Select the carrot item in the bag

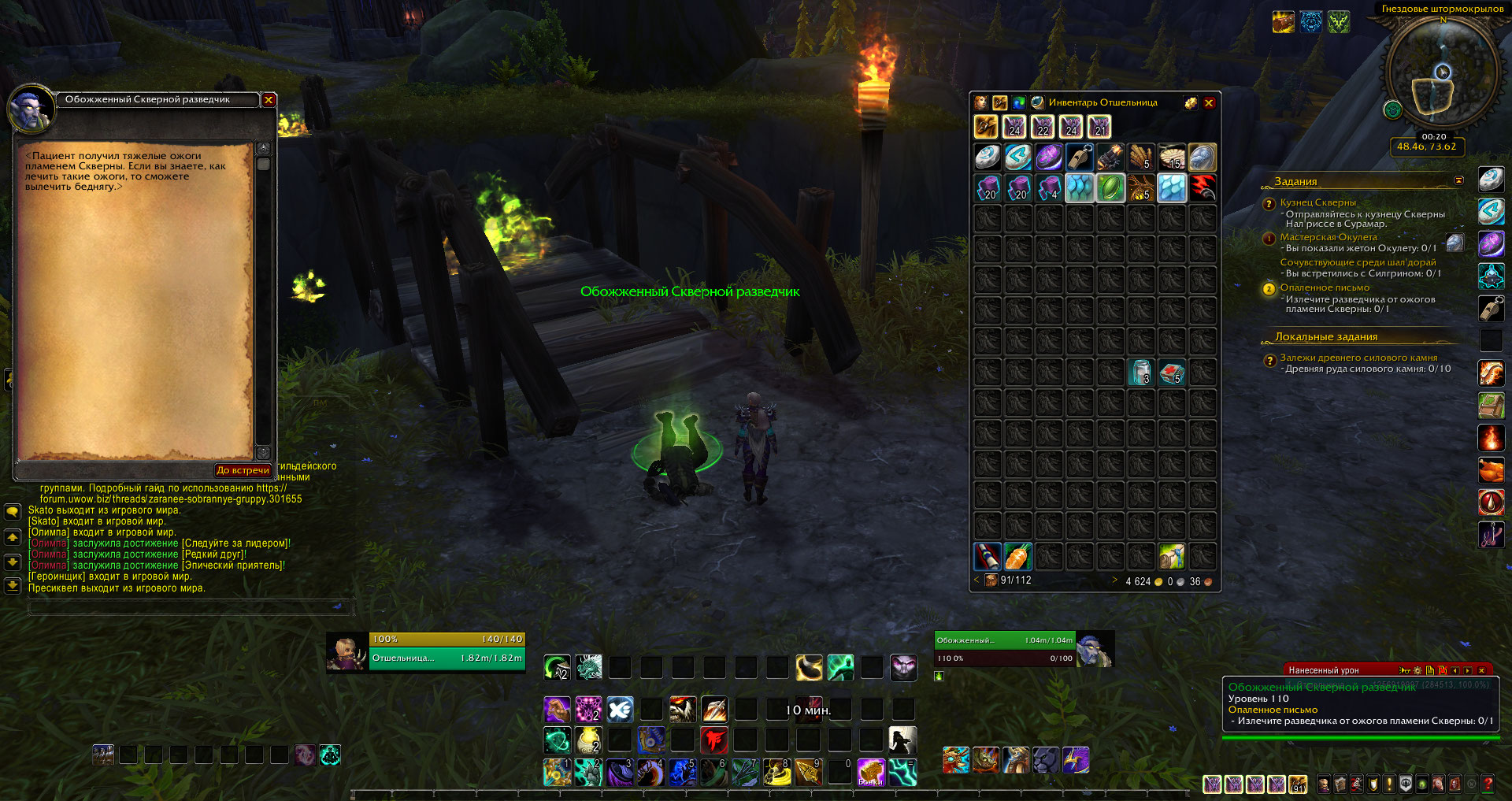(x=1017, y=557)
